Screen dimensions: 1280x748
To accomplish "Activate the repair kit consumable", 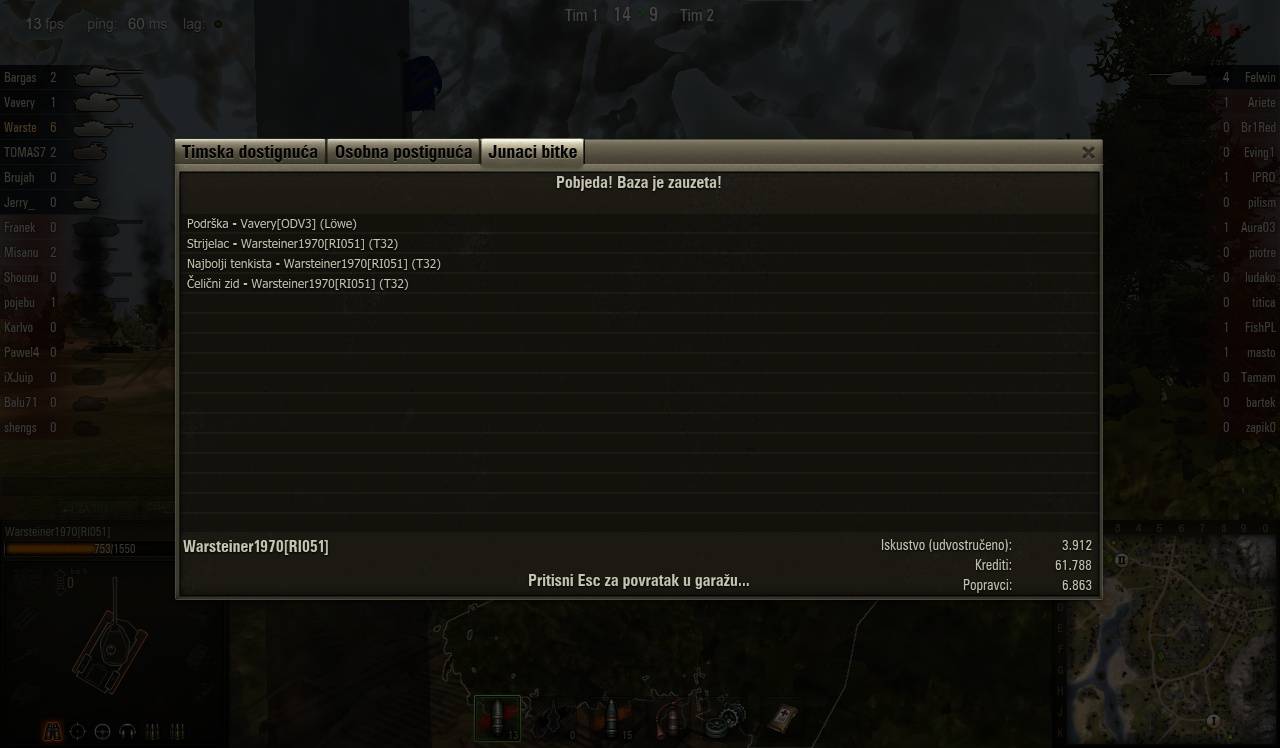I will pyautogui.click(x=724, y=718).
